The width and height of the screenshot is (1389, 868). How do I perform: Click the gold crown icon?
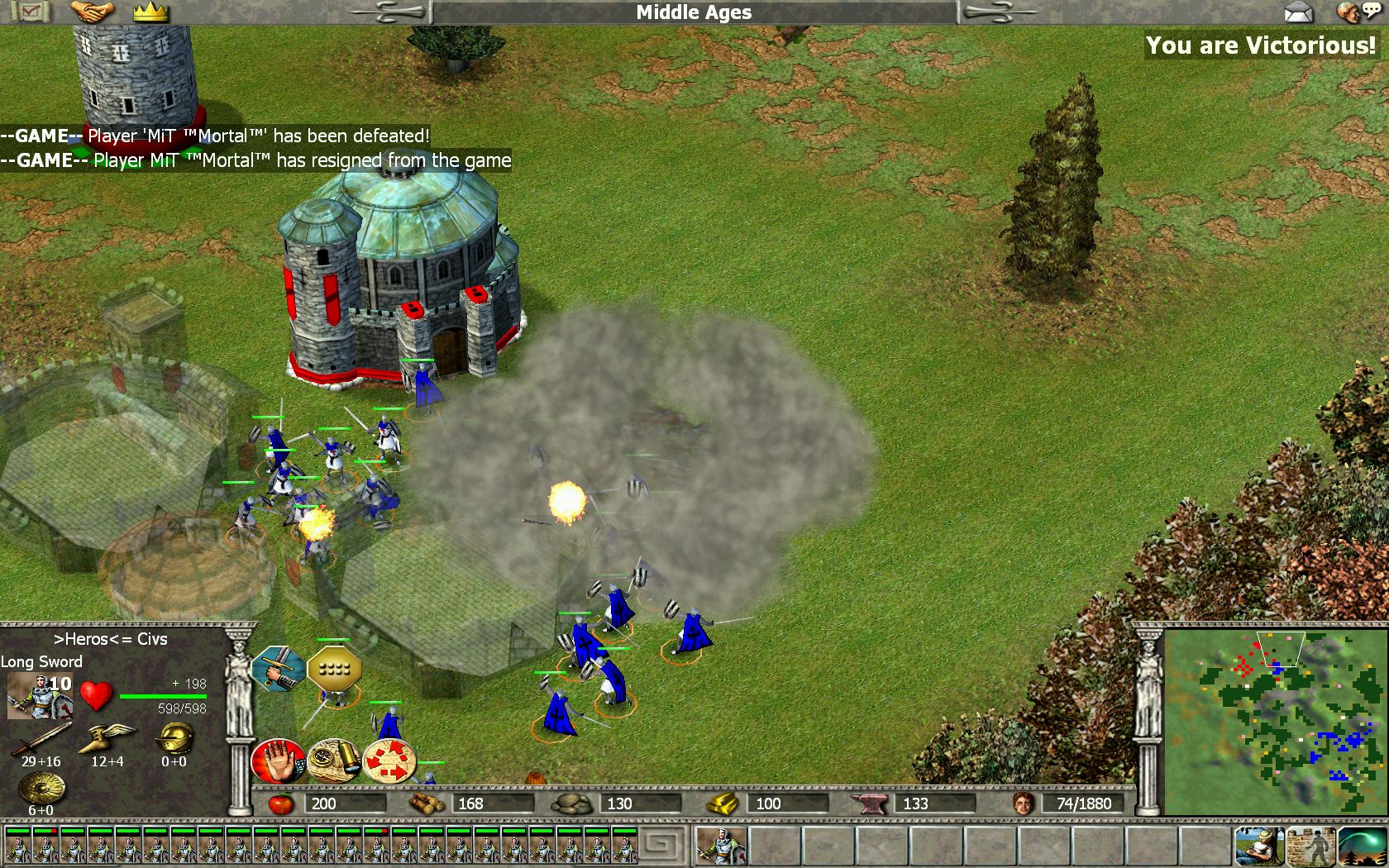tap(150, 12)
